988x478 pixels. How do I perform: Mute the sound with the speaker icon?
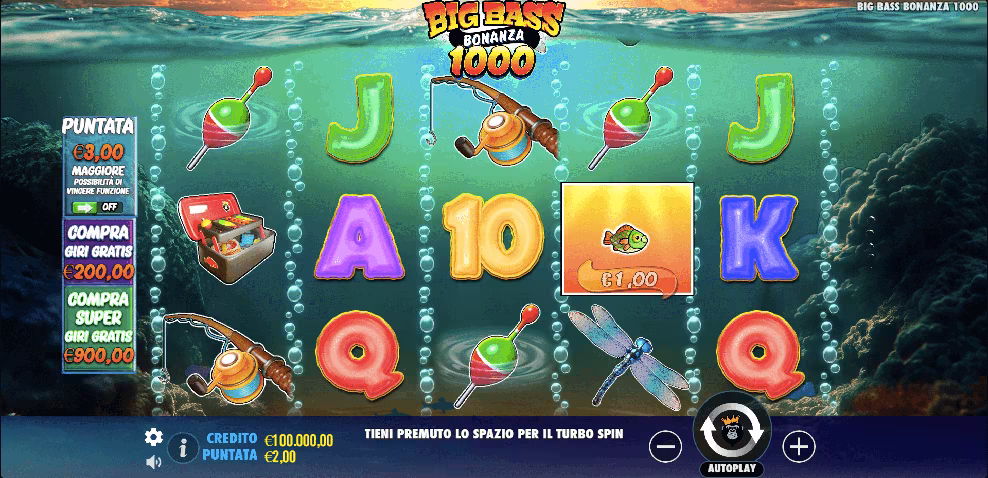[153, 462]
